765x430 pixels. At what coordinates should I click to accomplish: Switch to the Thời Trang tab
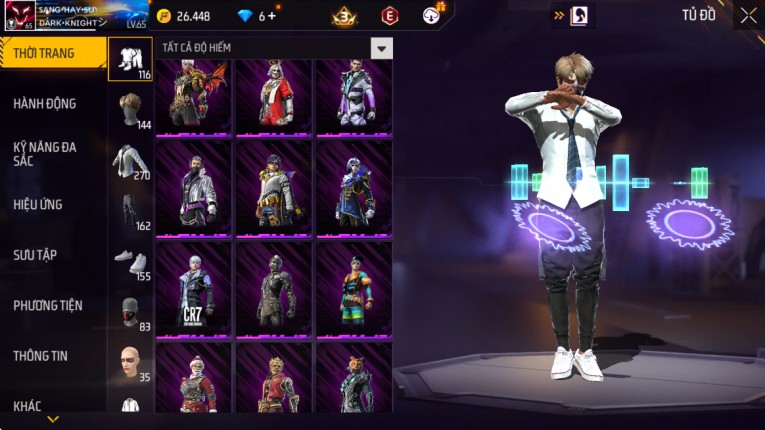52,53
